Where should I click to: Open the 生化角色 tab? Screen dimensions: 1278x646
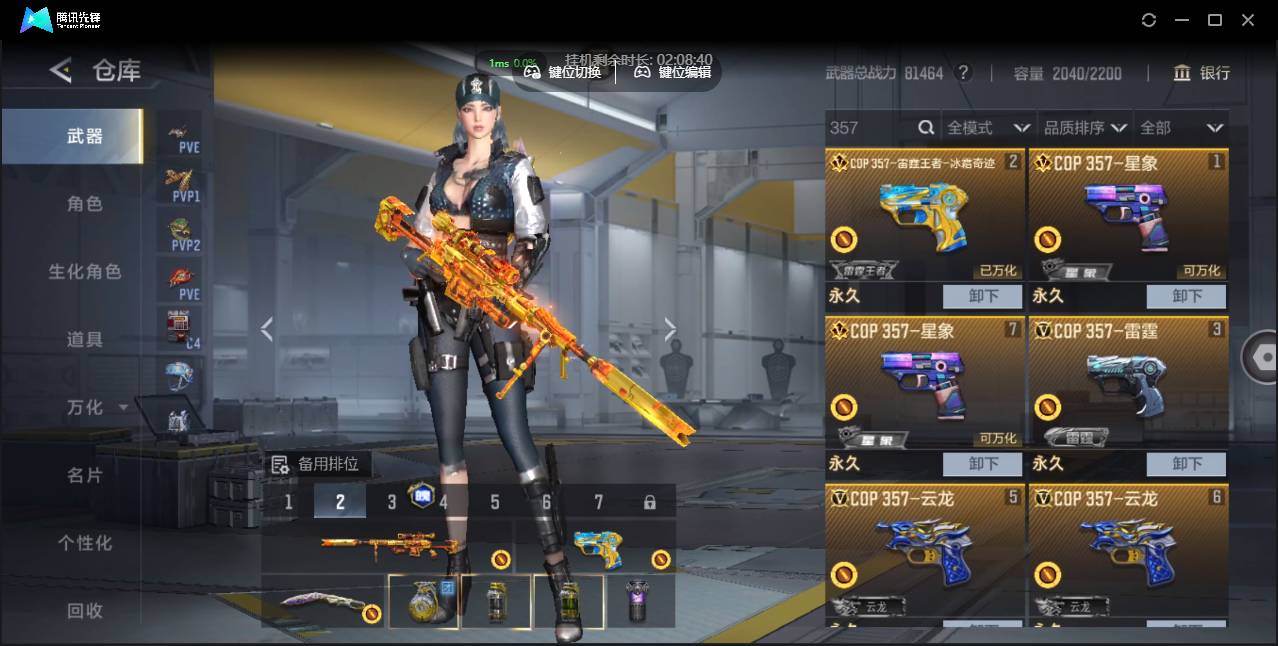[84, 272]
